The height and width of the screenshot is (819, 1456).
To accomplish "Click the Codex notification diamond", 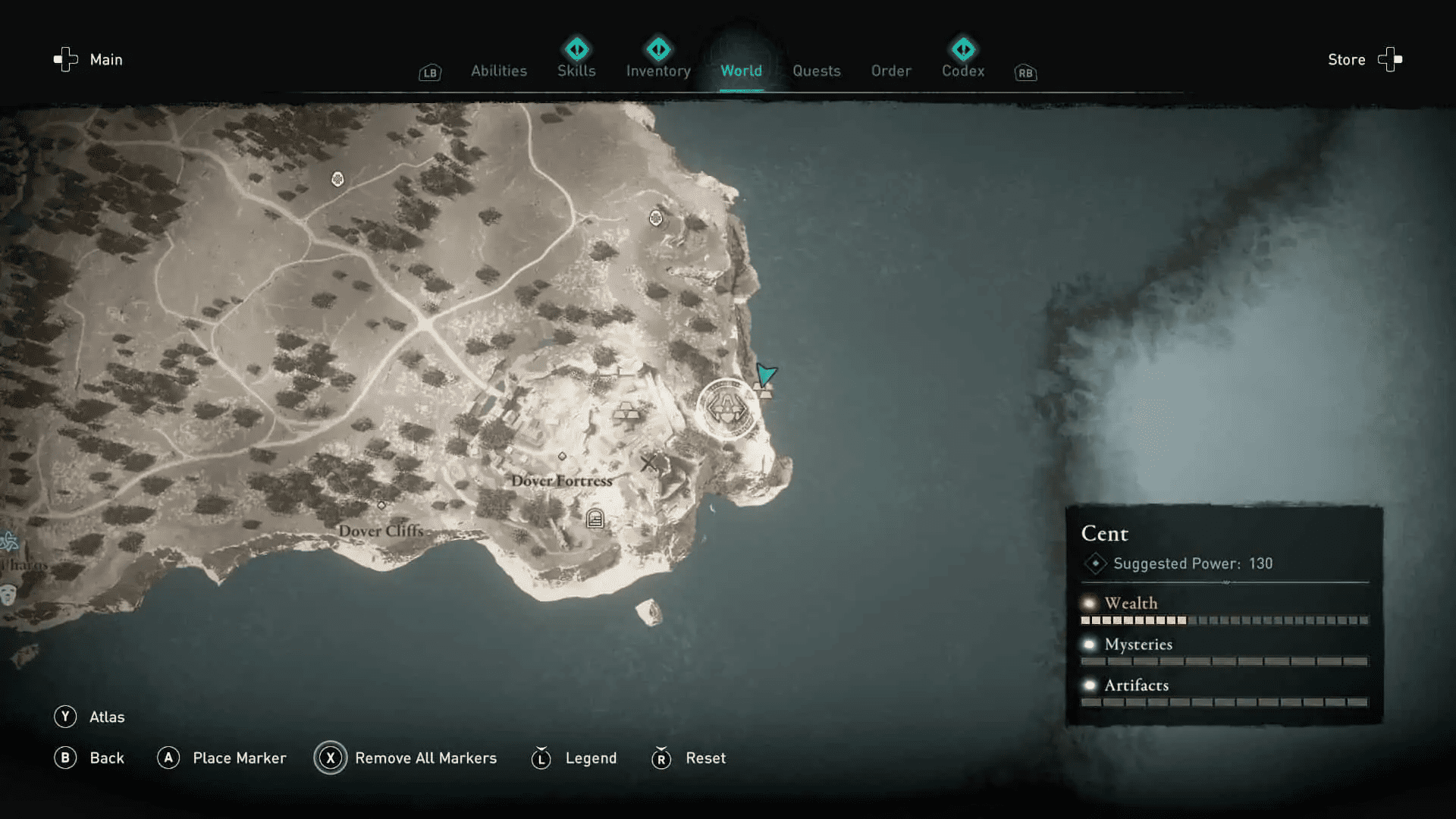I will pos(963,49).
